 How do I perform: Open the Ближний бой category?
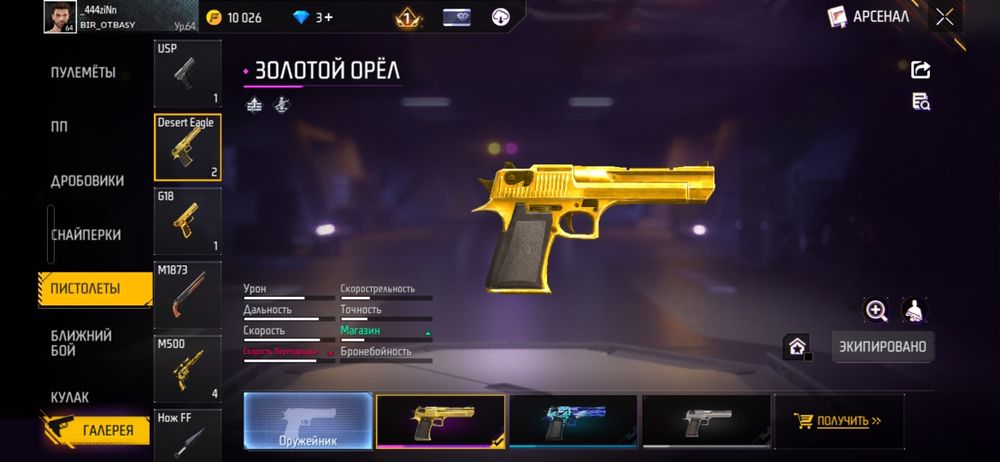(x=82, y=343)
